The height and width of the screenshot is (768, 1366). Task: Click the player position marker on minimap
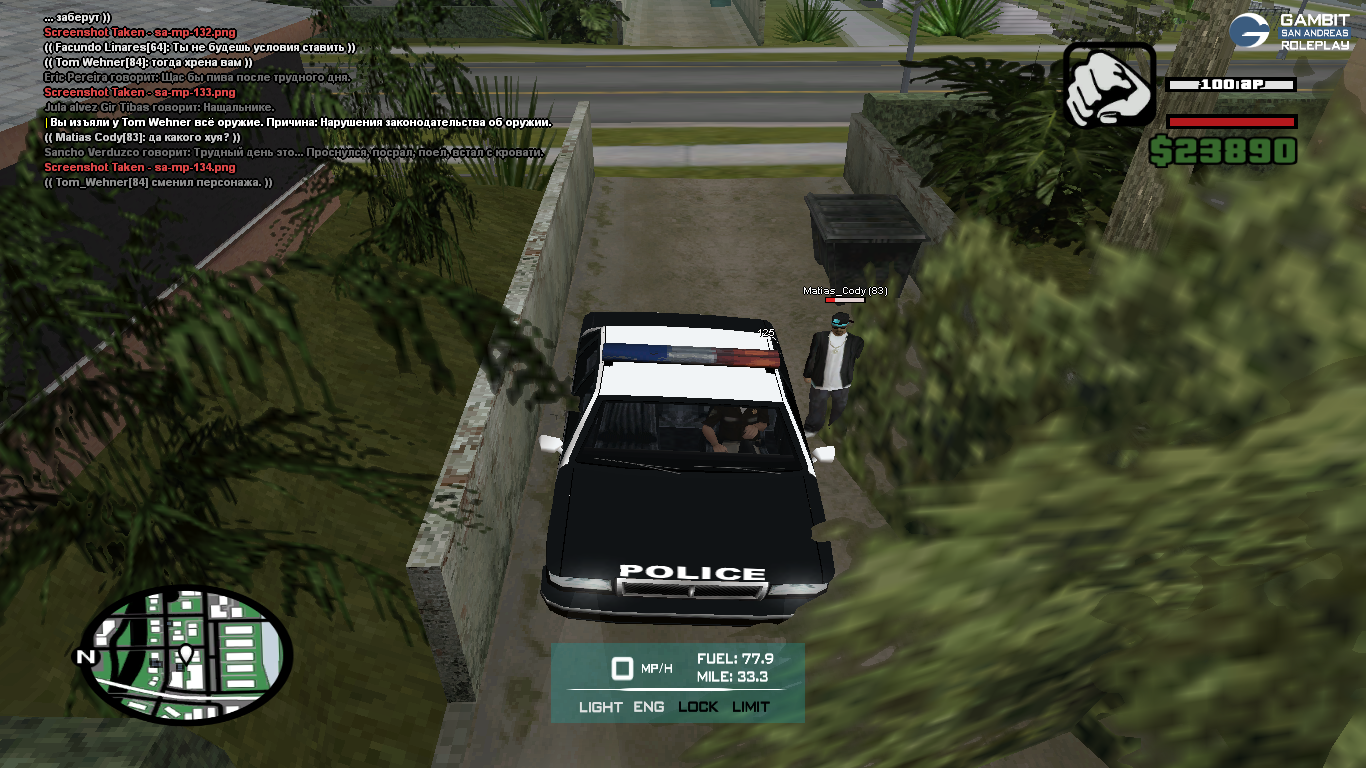pyautogui.click(x=185, y=655)
